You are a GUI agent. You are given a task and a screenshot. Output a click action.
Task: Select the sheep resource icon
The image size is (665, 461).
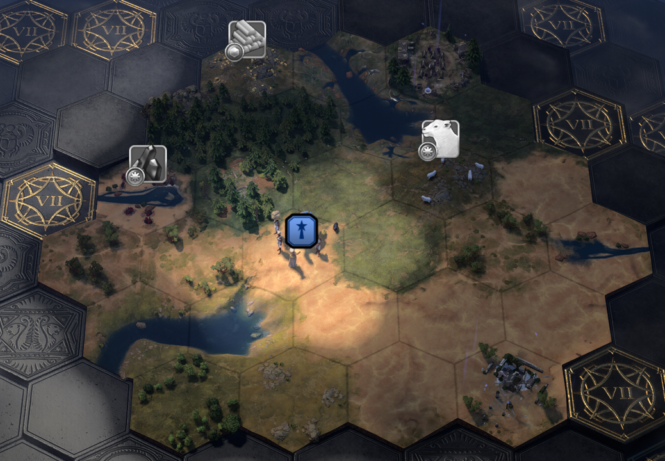(440, 139)
